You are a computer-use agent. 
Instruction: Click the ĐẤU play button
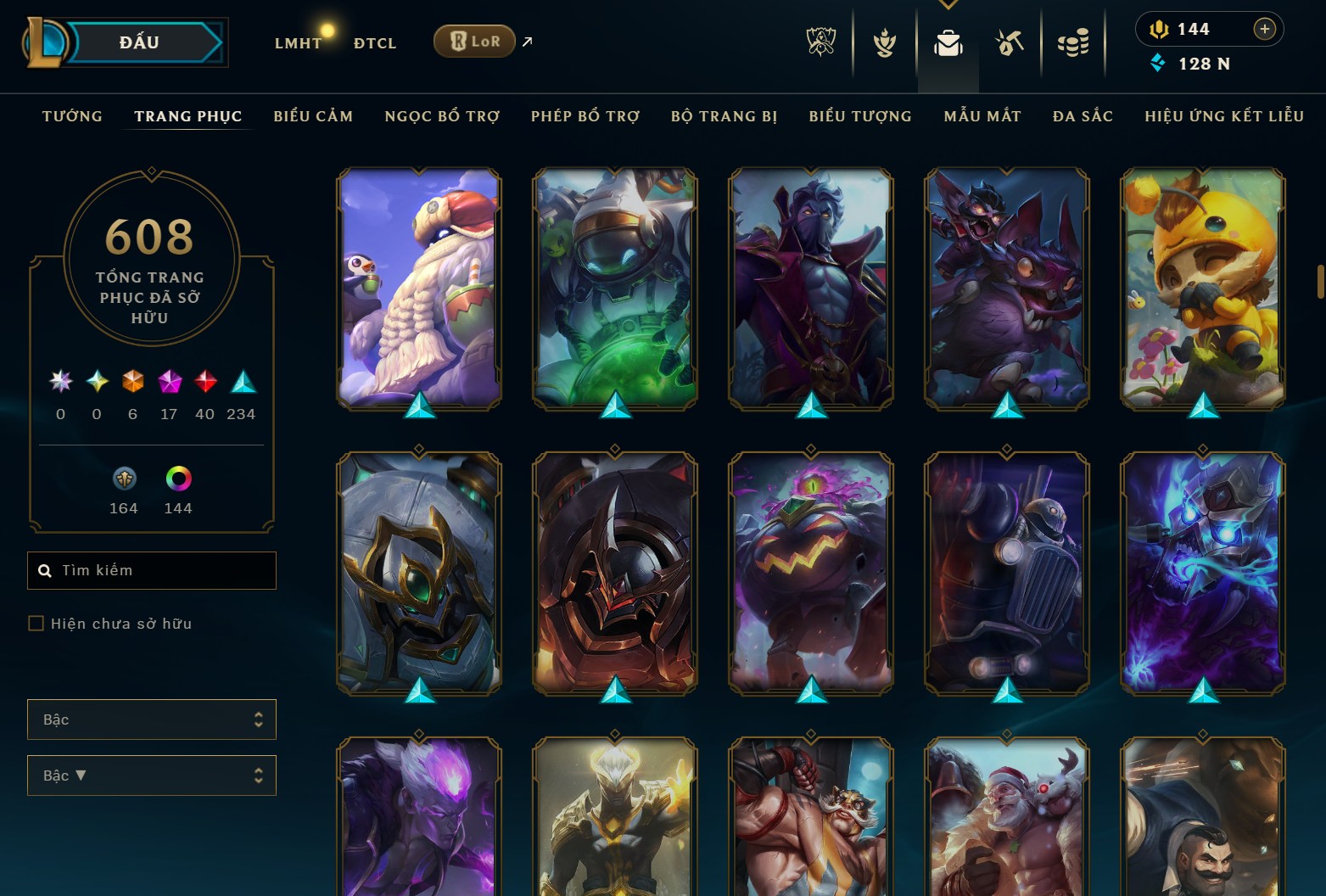click(136, 42)
